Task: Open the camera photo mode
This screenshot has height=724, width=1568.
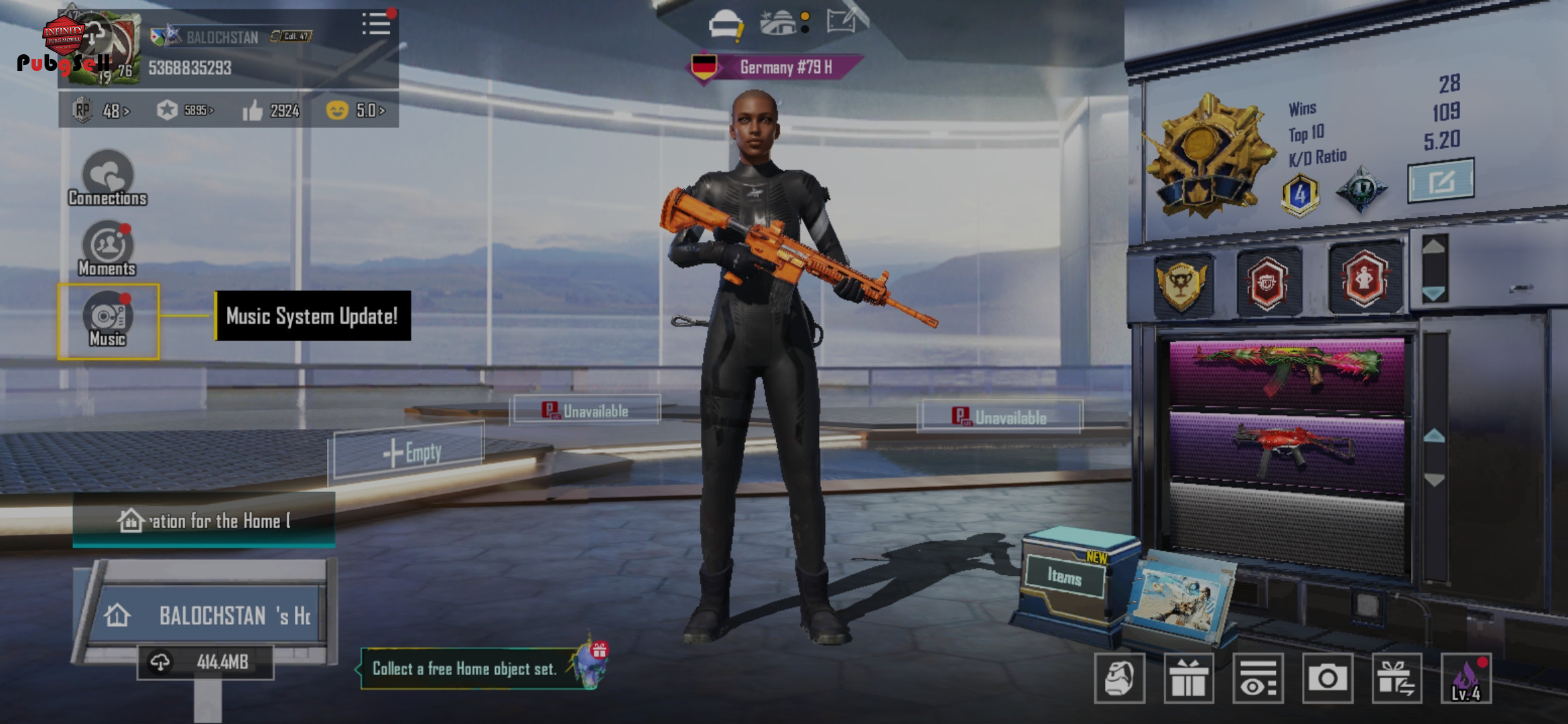Action: pos(1327,678)
